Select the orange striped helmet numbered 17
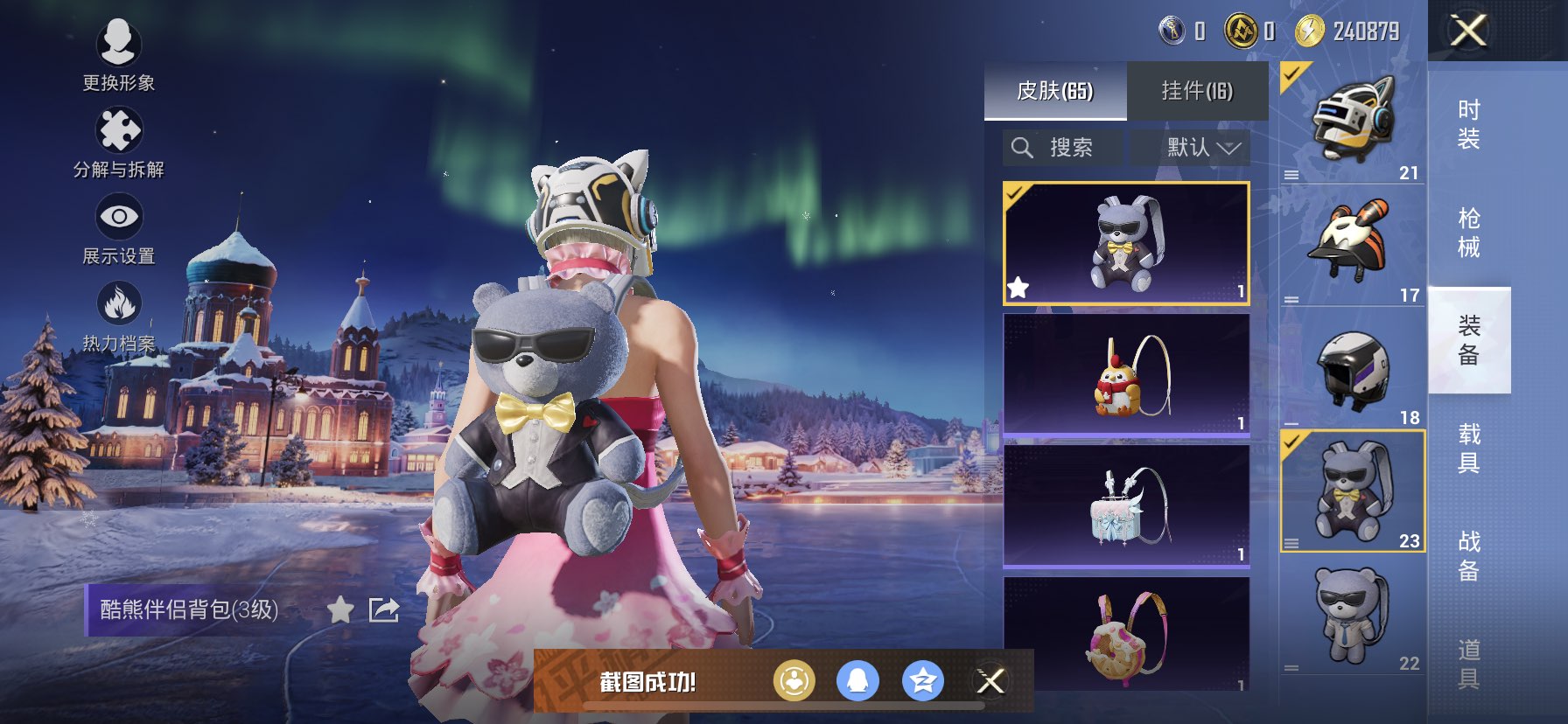The width and height of the screenshot is (1568, 724). pyautogui.click(x=1352, y=245)
